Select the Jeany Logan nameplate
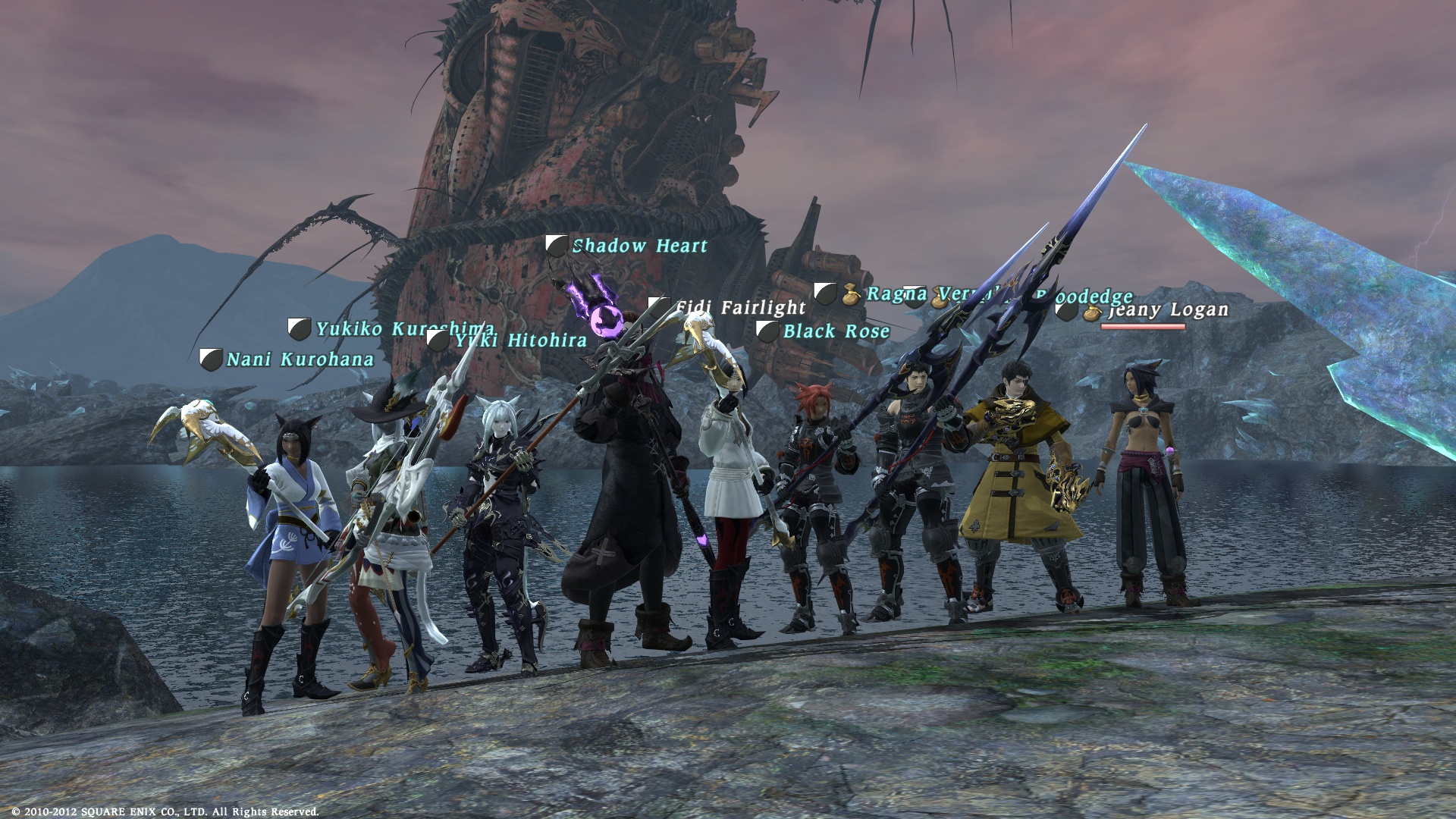This screenshot has height=819, width=1456. (1168, 309)
